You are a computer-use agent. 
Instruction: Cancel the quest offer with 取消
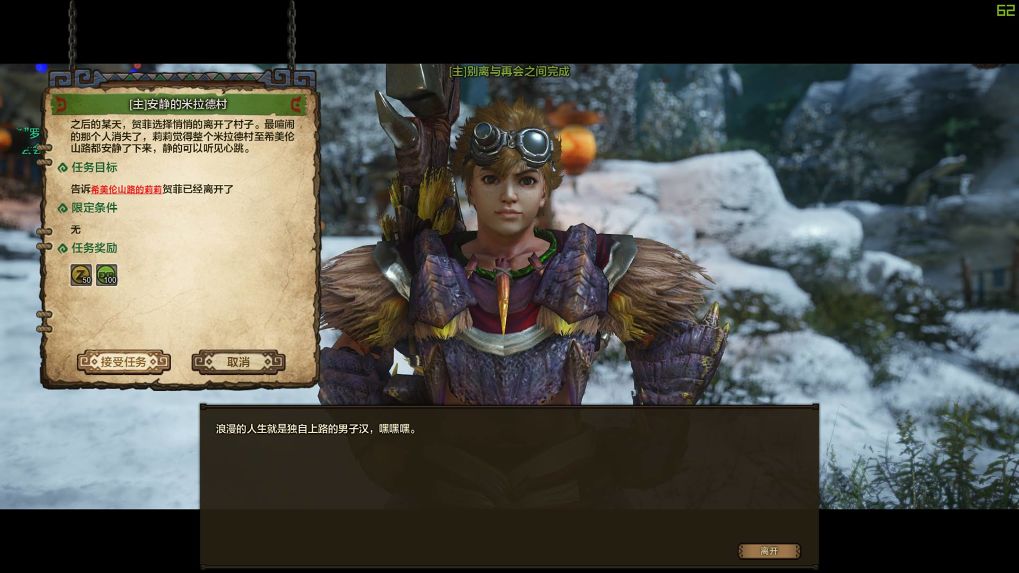tap(238, 362)
